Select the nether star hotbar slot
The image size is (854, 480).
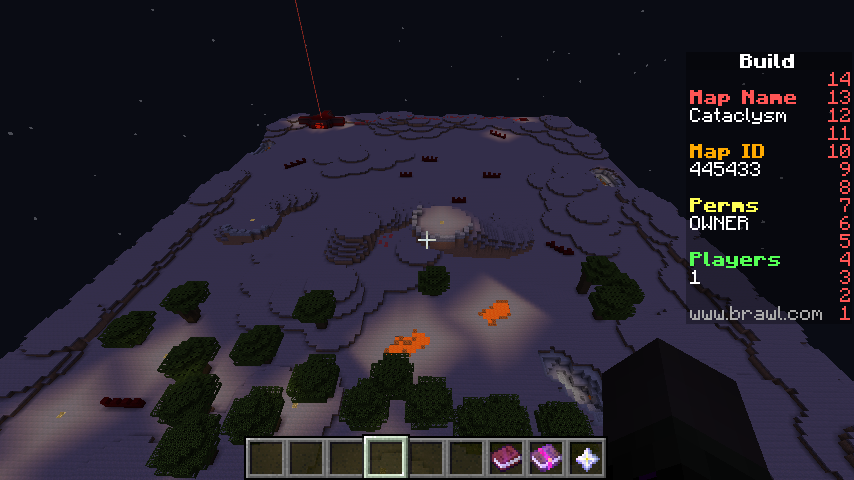(x=586, y=458)
